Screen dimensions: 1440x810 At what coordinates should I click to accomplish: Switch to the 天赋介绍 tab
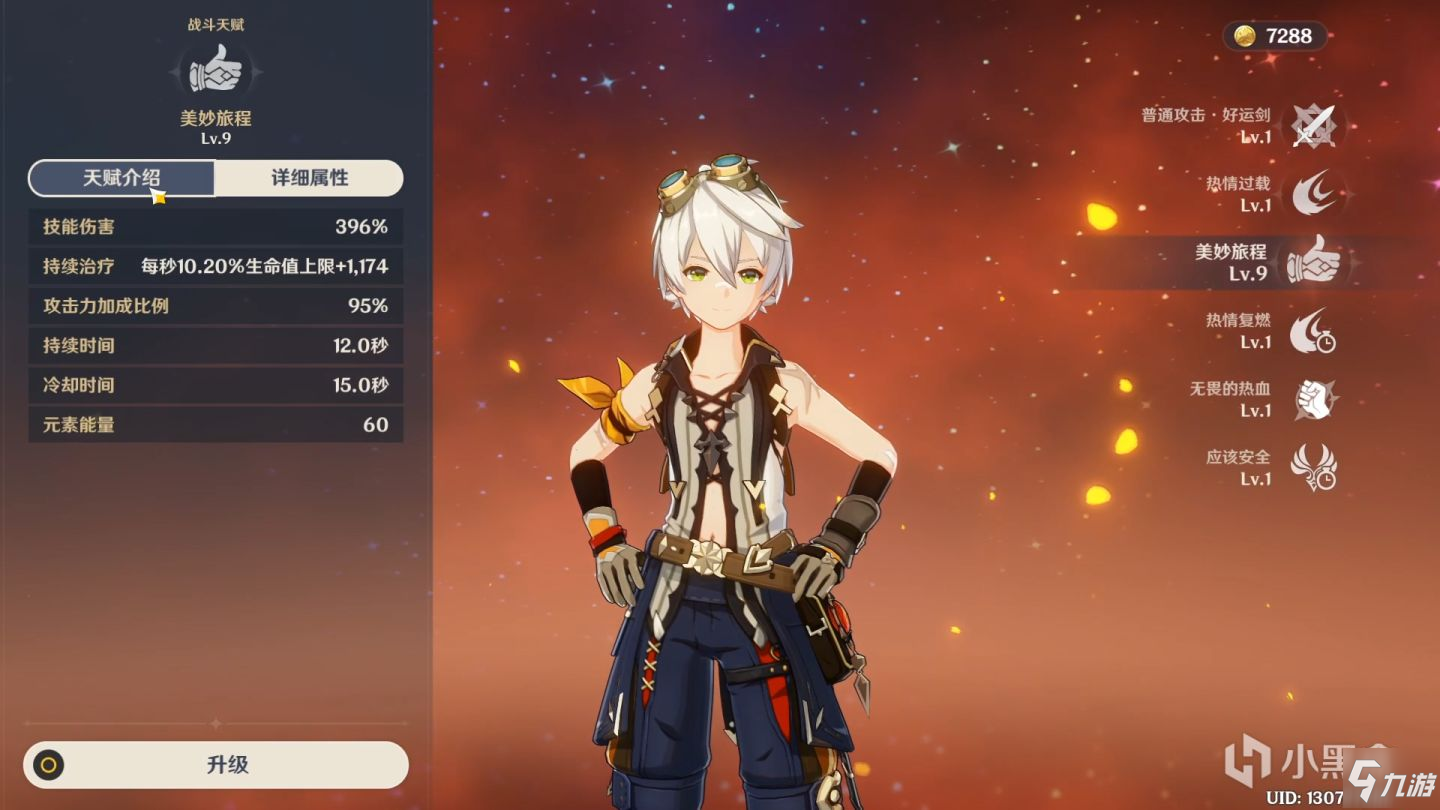[x=121, y=178]
